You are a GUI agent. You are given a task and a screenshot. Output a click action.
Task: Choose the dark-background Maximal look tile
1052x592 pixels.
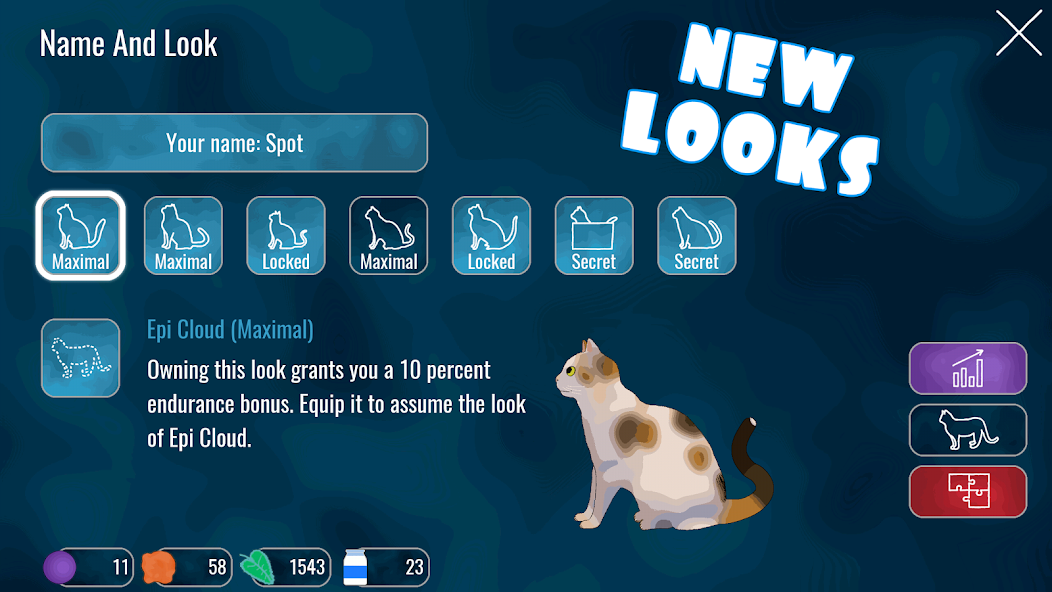(x=388, y=235)
